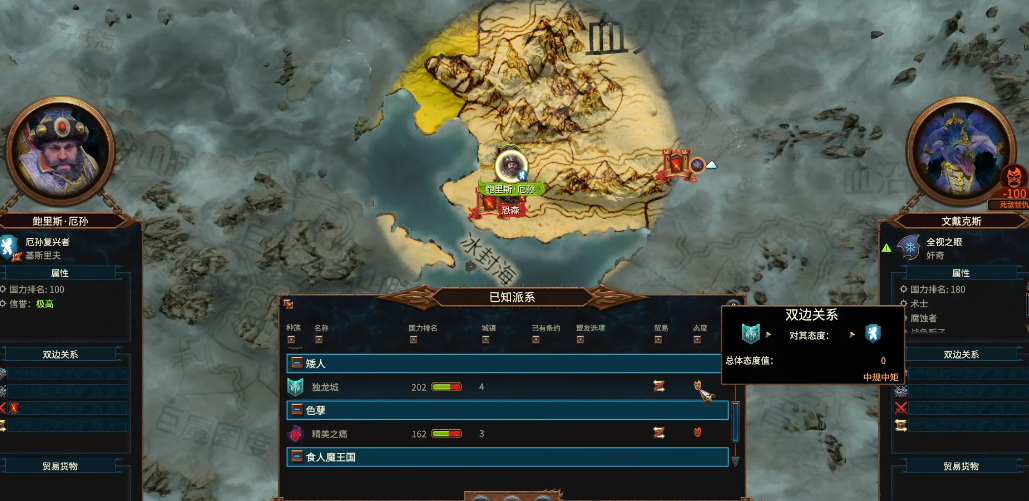Click 独龙城's attitude face icon

click(x=698, y=386)
